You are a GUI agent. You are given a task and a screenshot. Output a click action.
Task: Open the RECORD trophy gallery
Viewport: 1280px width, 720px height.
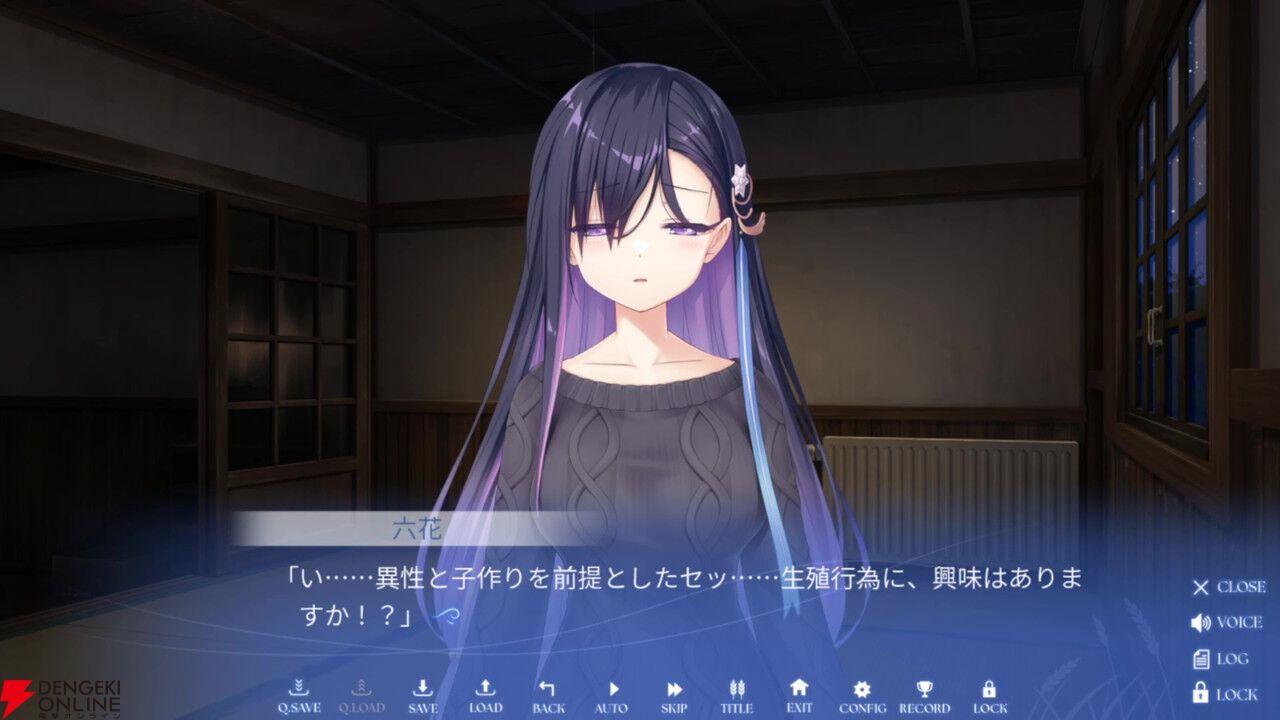(926, 693)
